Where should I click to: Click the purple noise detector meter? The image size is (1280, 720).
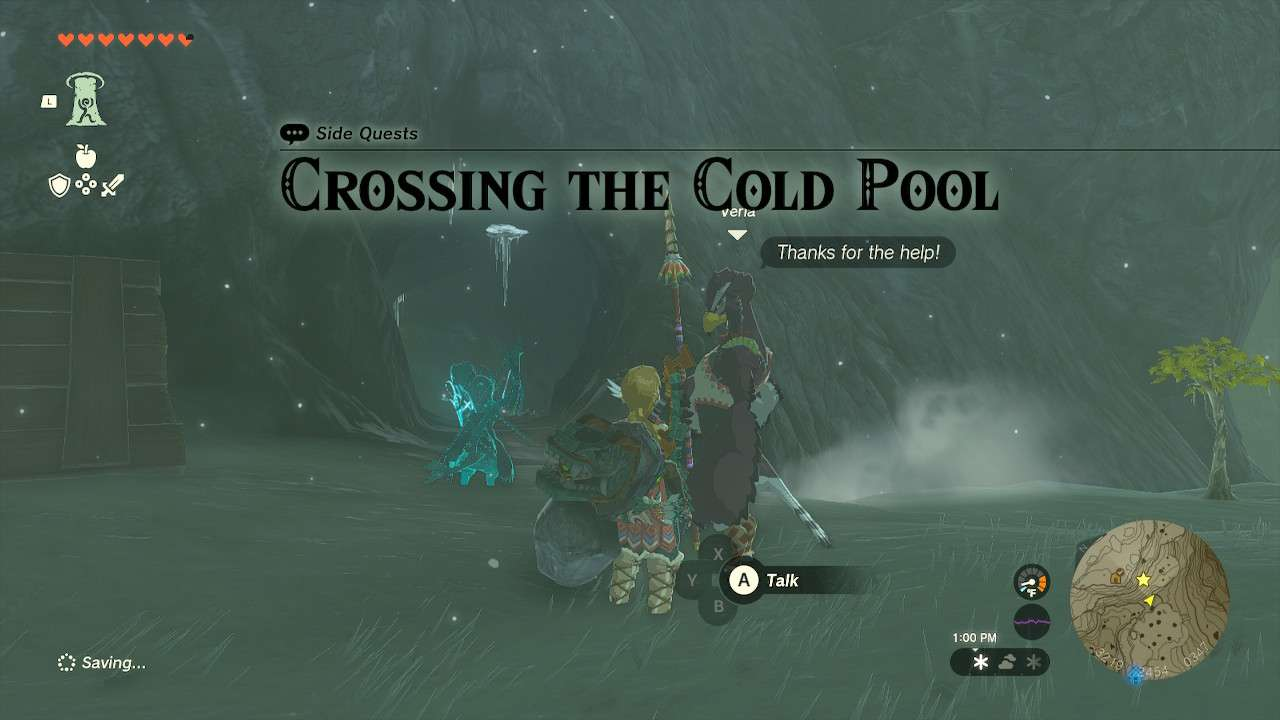(1030, 622)
